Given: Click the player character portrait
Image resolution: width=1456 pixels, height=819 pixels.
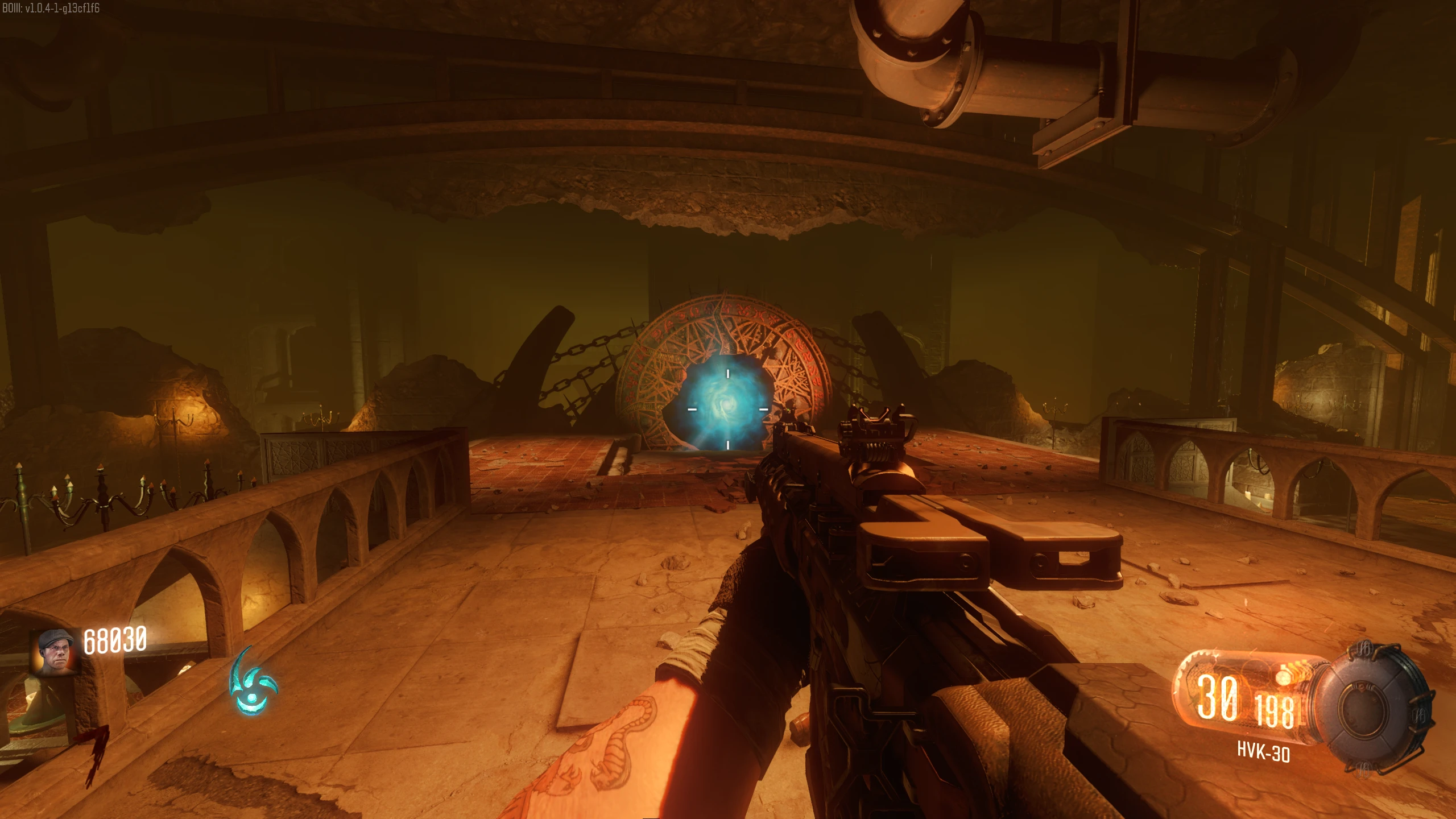Looking at the screenshot, I should click(55, 652).
